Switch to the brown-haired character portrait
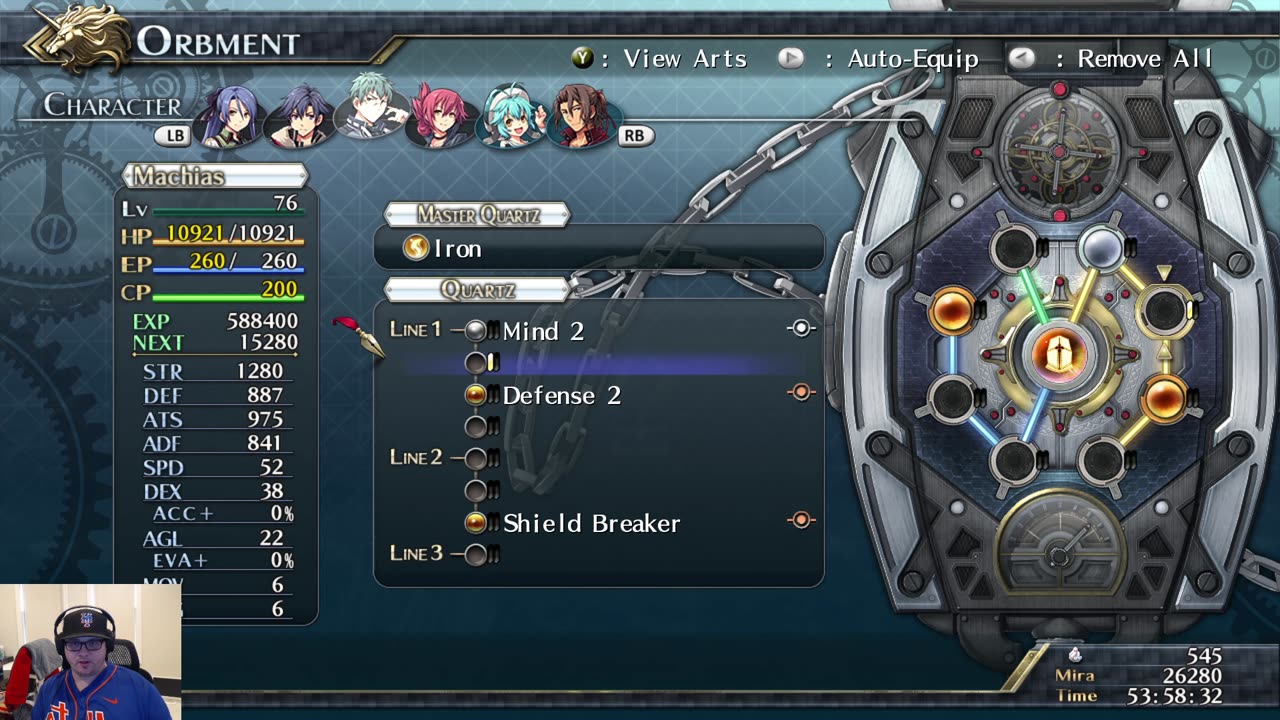Screen dimensions: 1280x720 coord(581,115)
